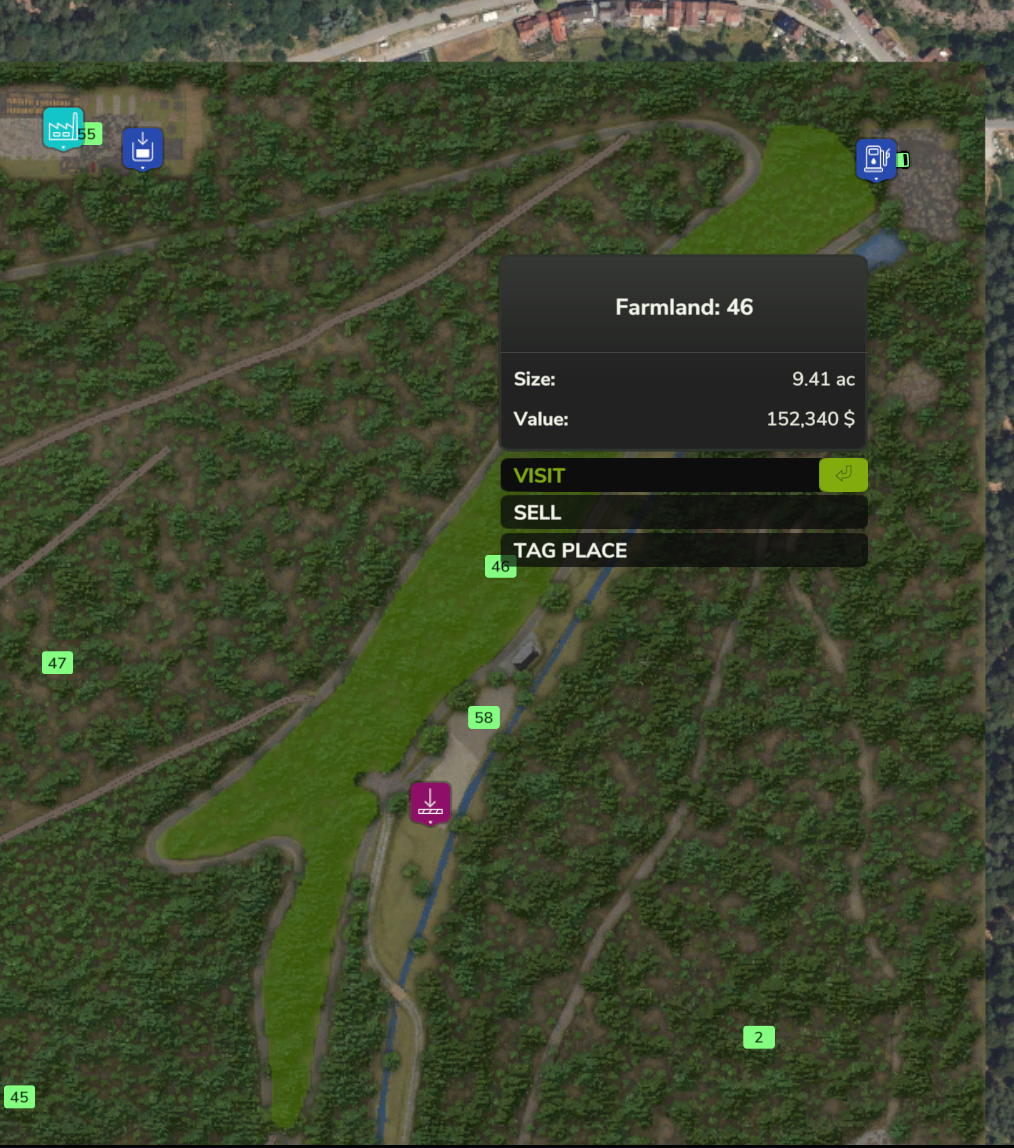Image resolution: width=1014 pixels, height=1148 pixels.
Task: Choose the TAG PLACE option
Action: tap(683, 550)
